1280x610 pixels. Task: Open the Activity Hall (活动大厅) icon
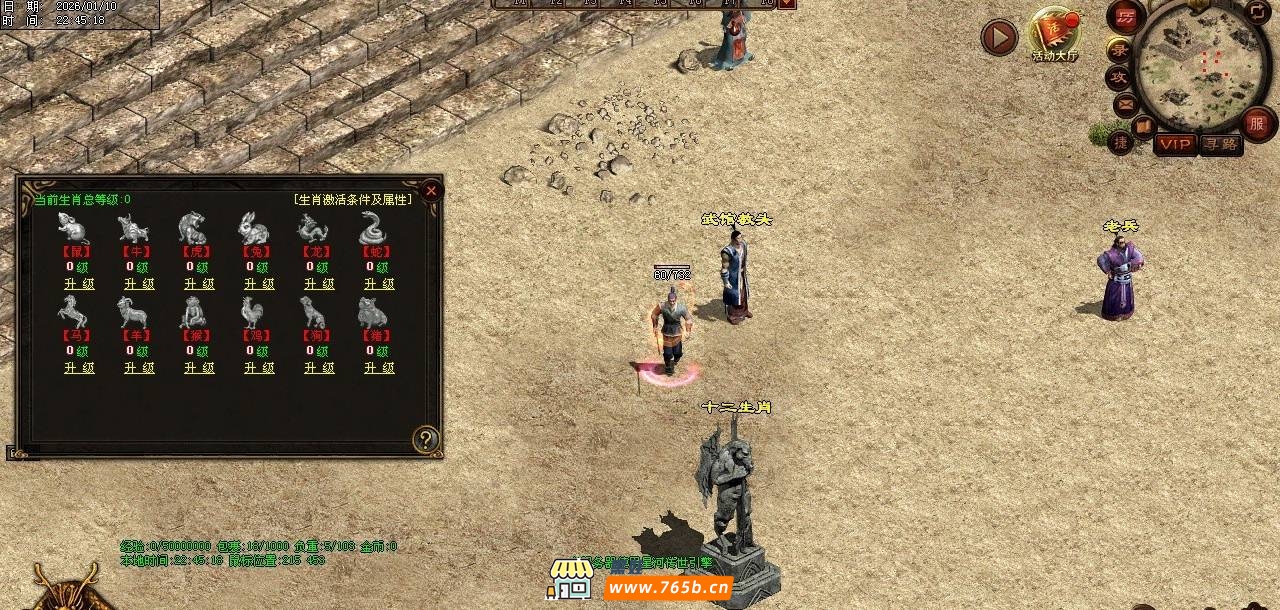point(1054,34)
